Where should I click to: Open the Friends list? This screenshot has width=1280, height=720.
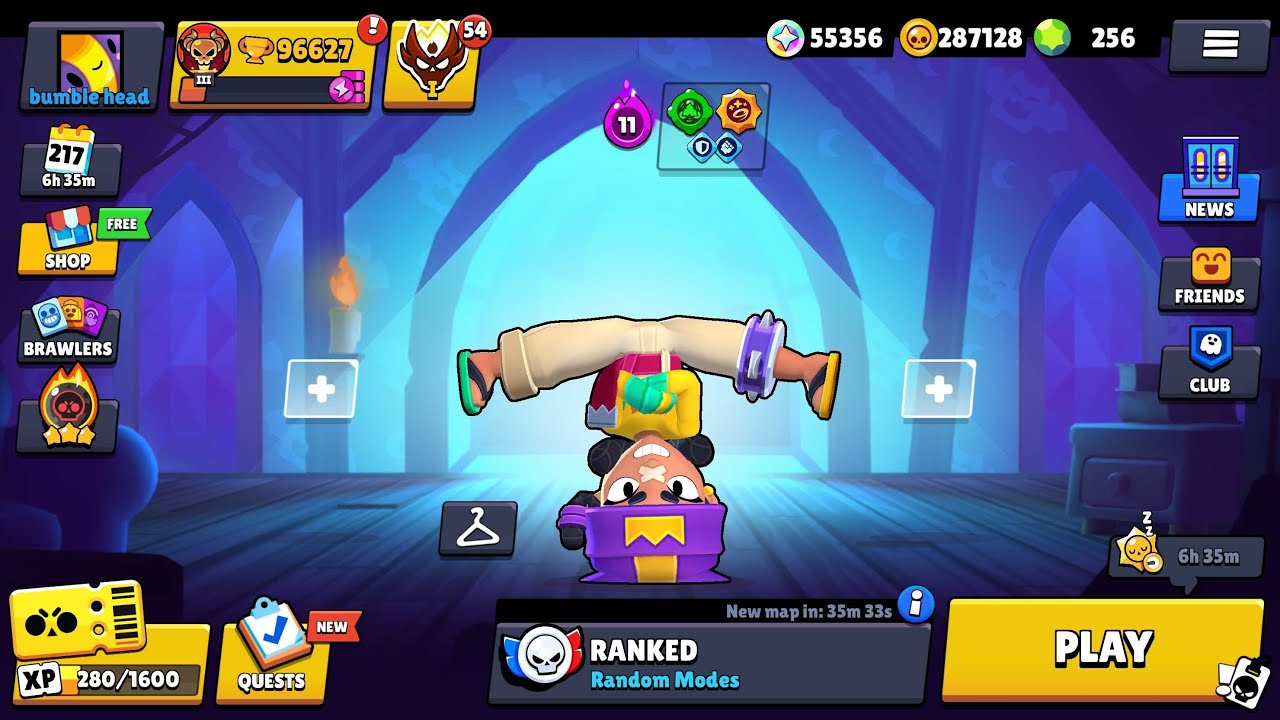coord(1209,279)
